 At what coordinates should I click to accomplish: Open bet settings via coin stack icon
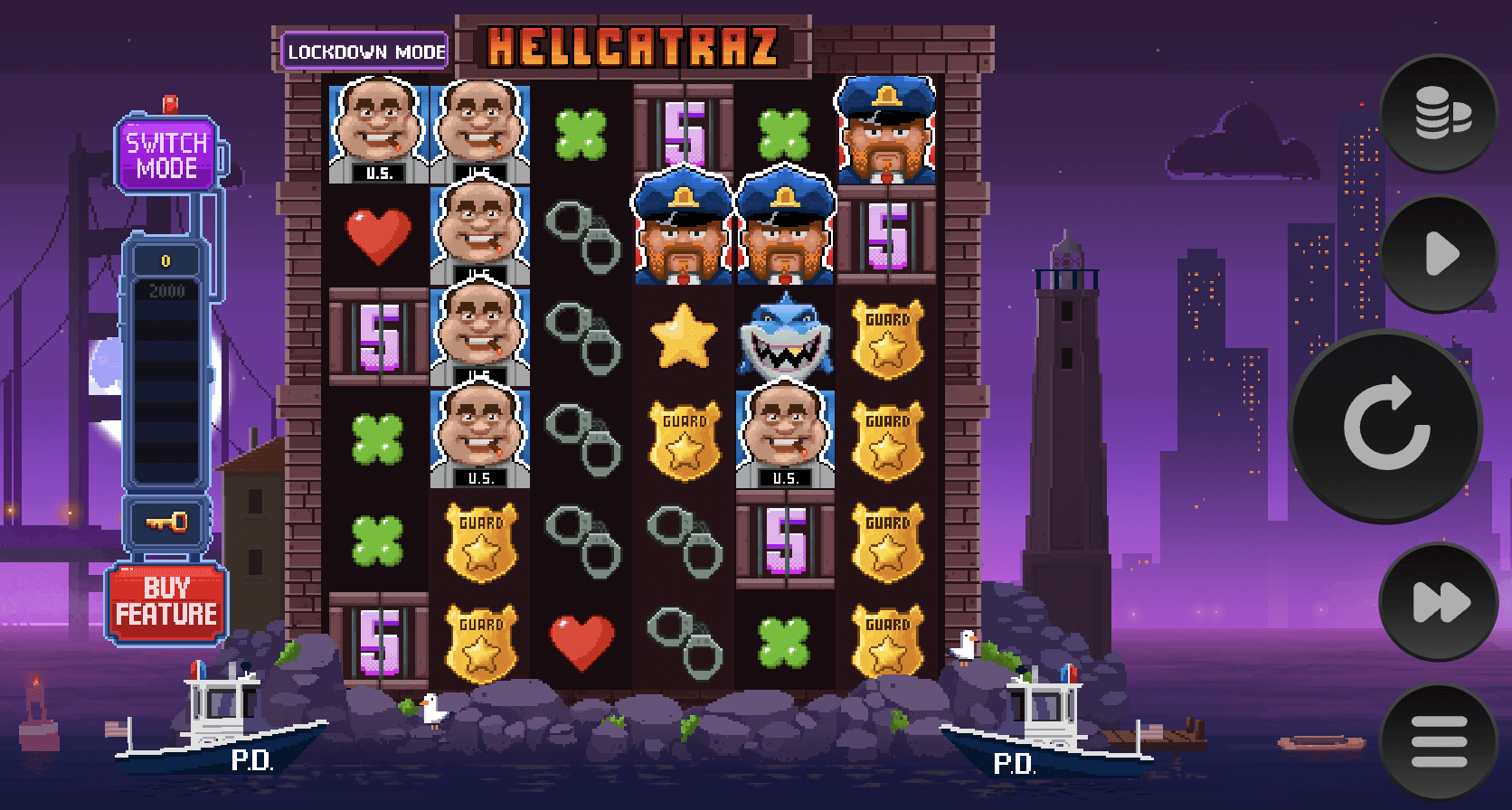pyautogui.click(x=1439, y=114)
